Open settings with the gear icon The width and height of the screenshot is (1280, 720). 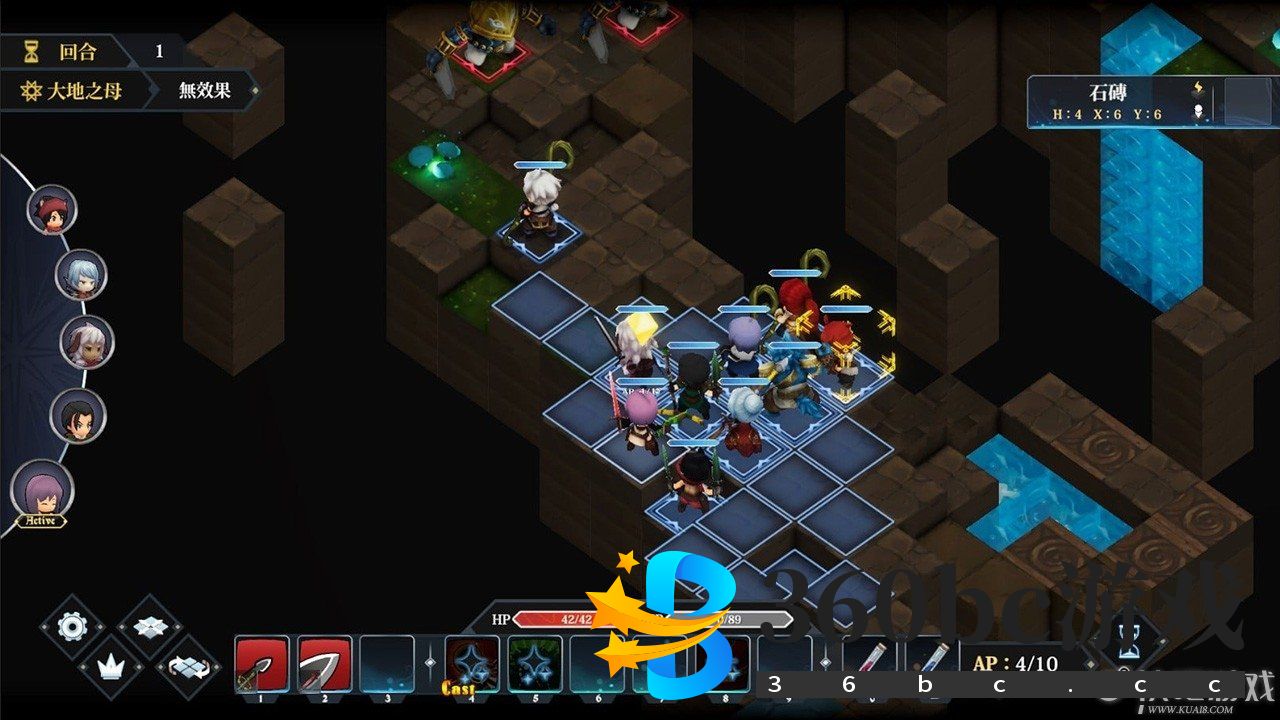(72, 627)
